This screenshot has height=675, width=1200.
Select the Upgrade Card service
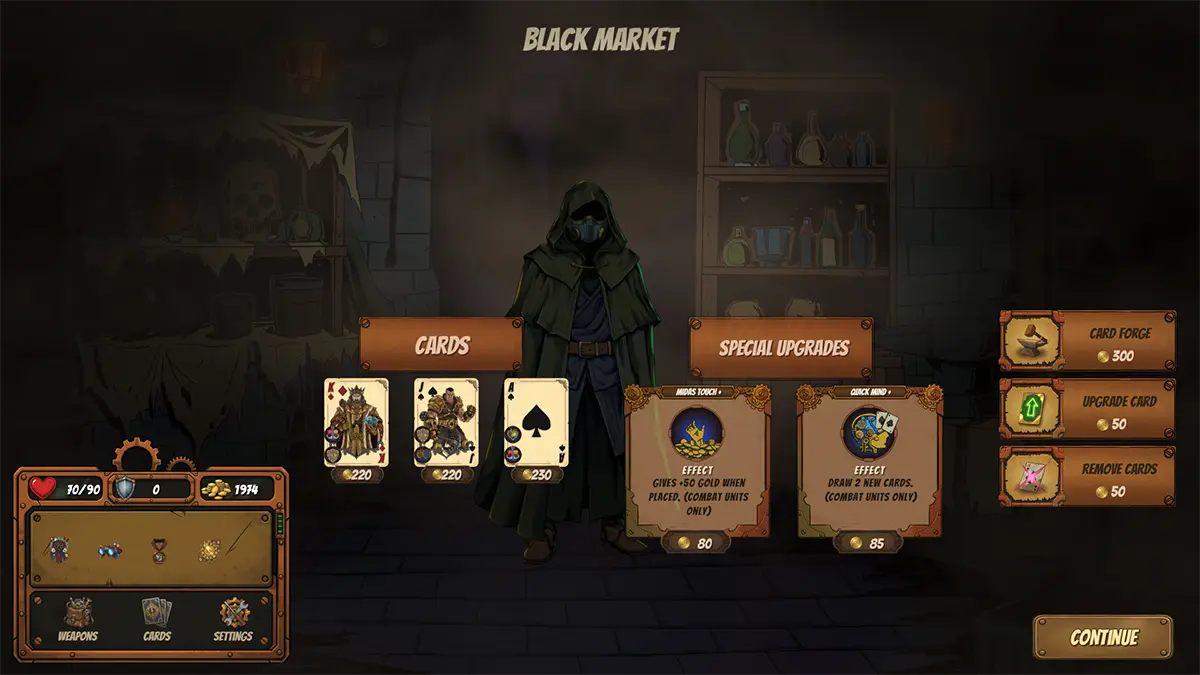pos(1088,409)
